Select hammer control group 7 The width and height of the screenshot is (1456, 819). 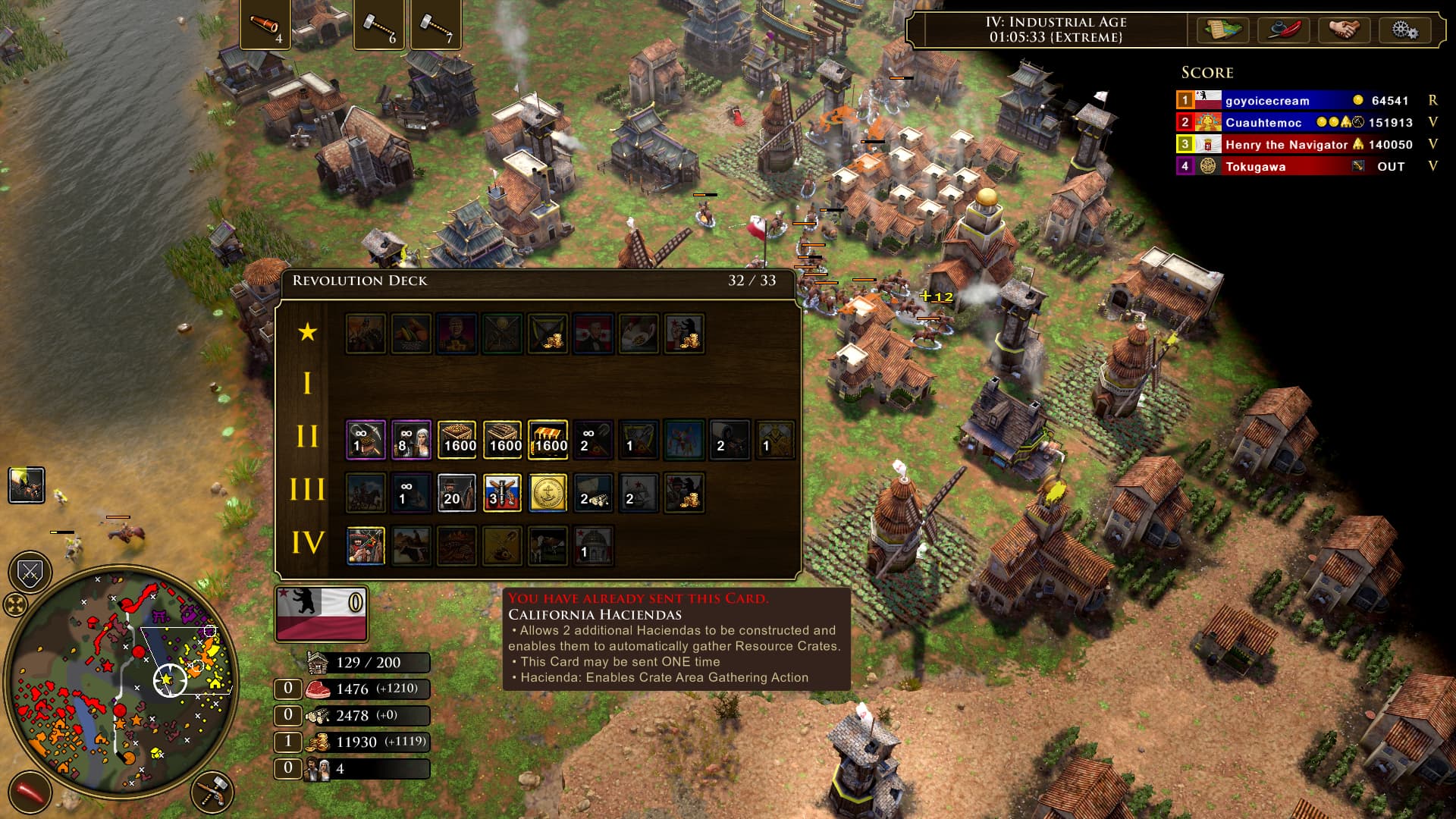435,25
